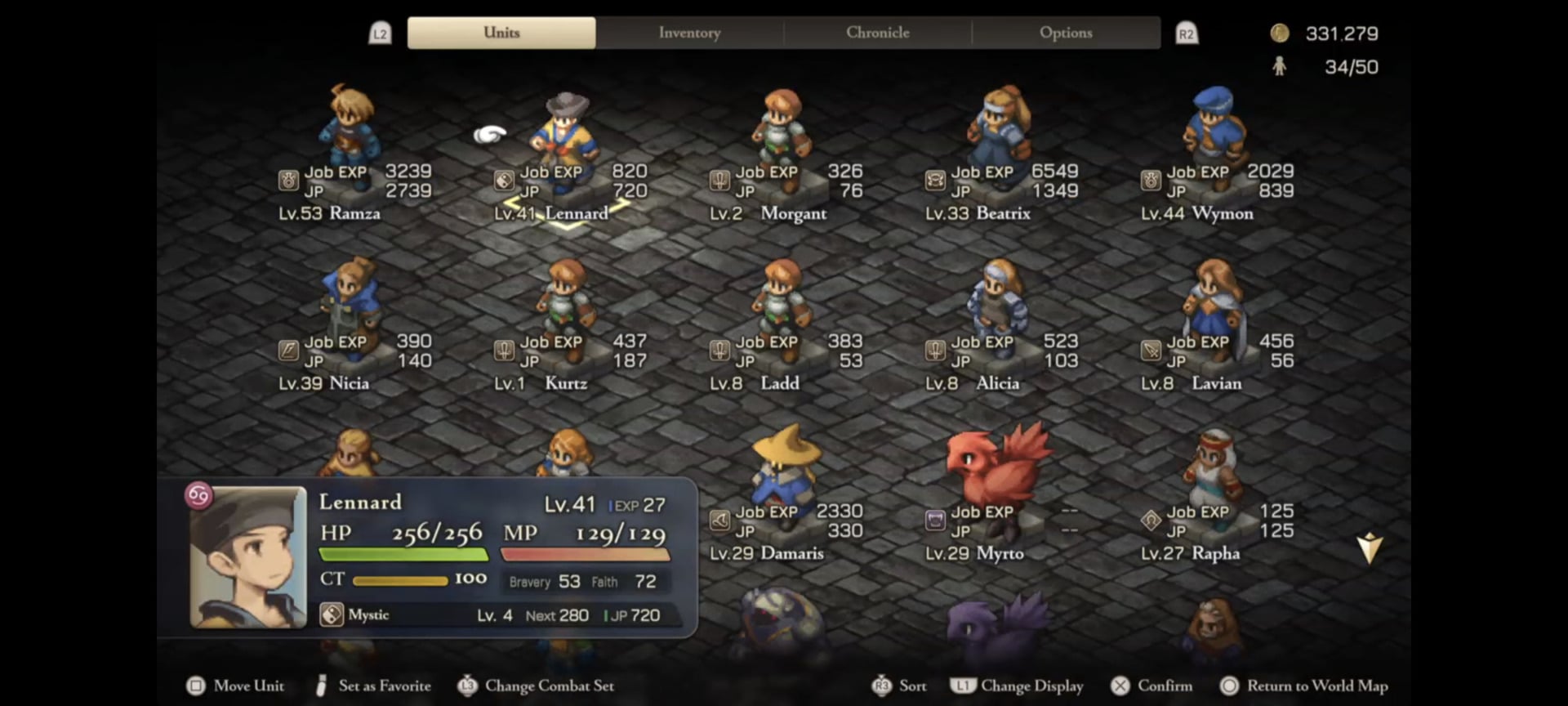This screenshot has width=1568, height=706.
Task: Click Lennard's CT gauge bar
Action: (400, 579)
